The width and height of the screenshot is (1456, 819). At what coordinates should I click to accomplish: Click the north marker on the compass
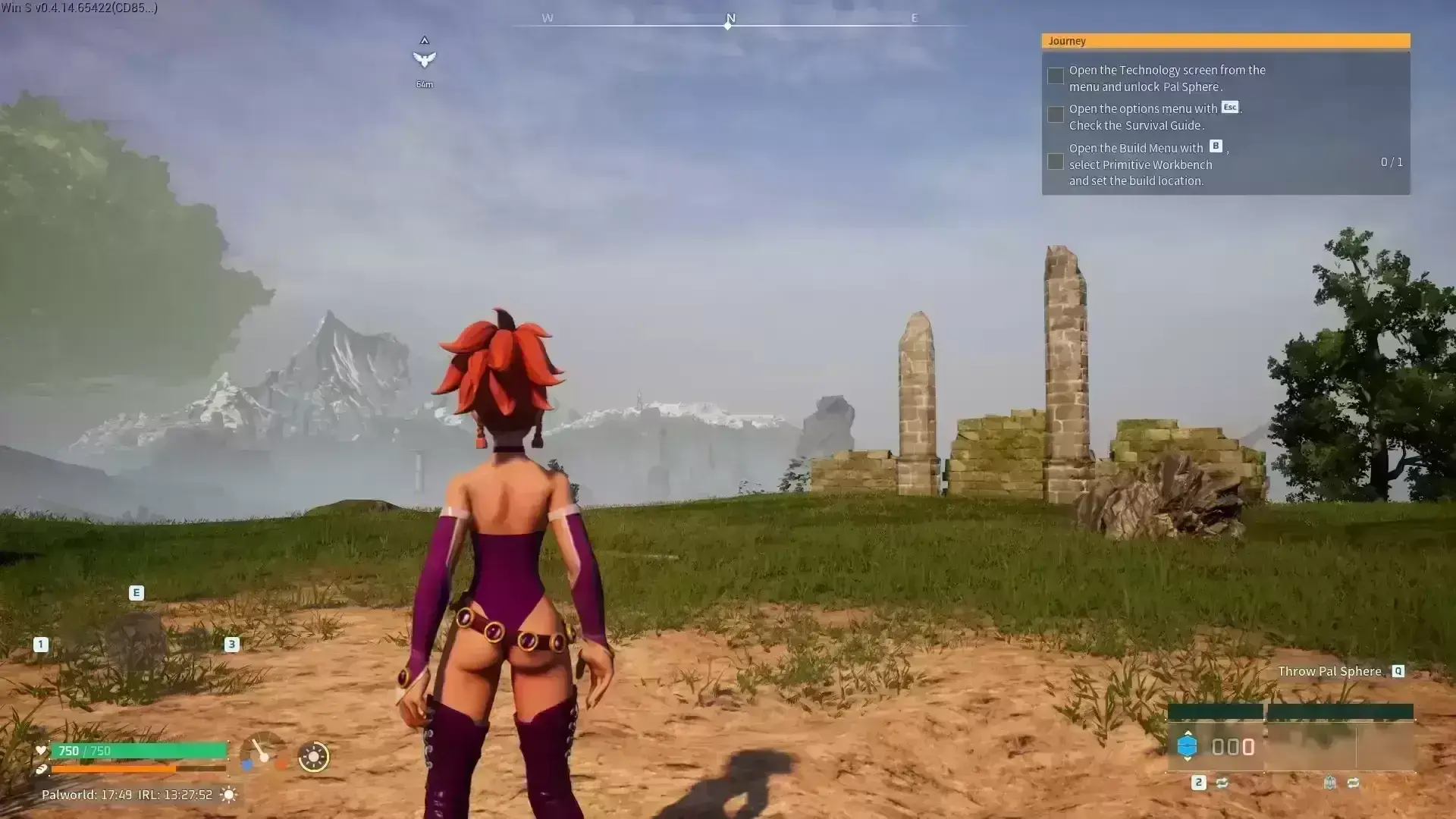[730, 20]
